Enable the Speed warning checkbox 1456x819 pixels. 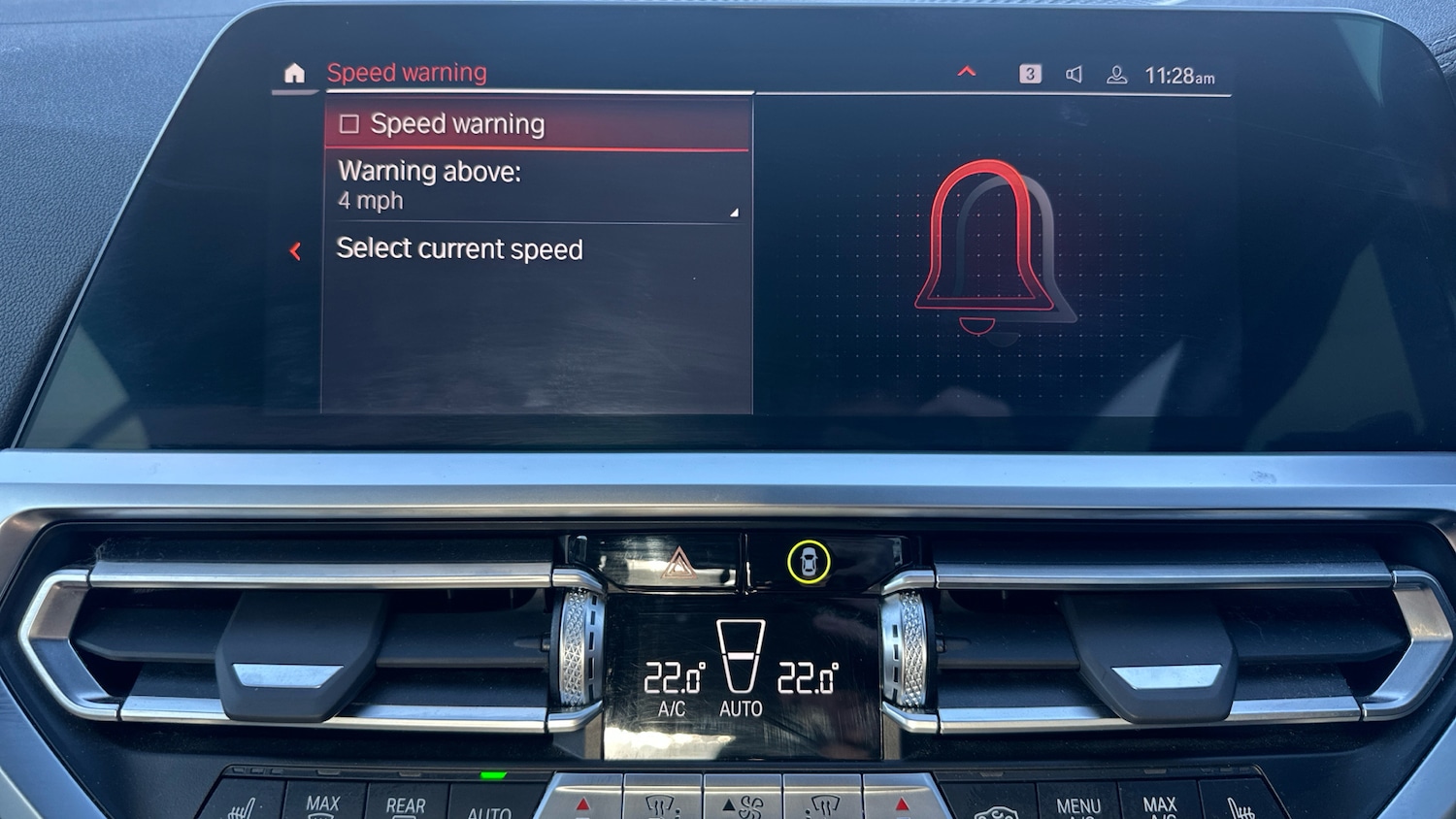coord(349,123)
